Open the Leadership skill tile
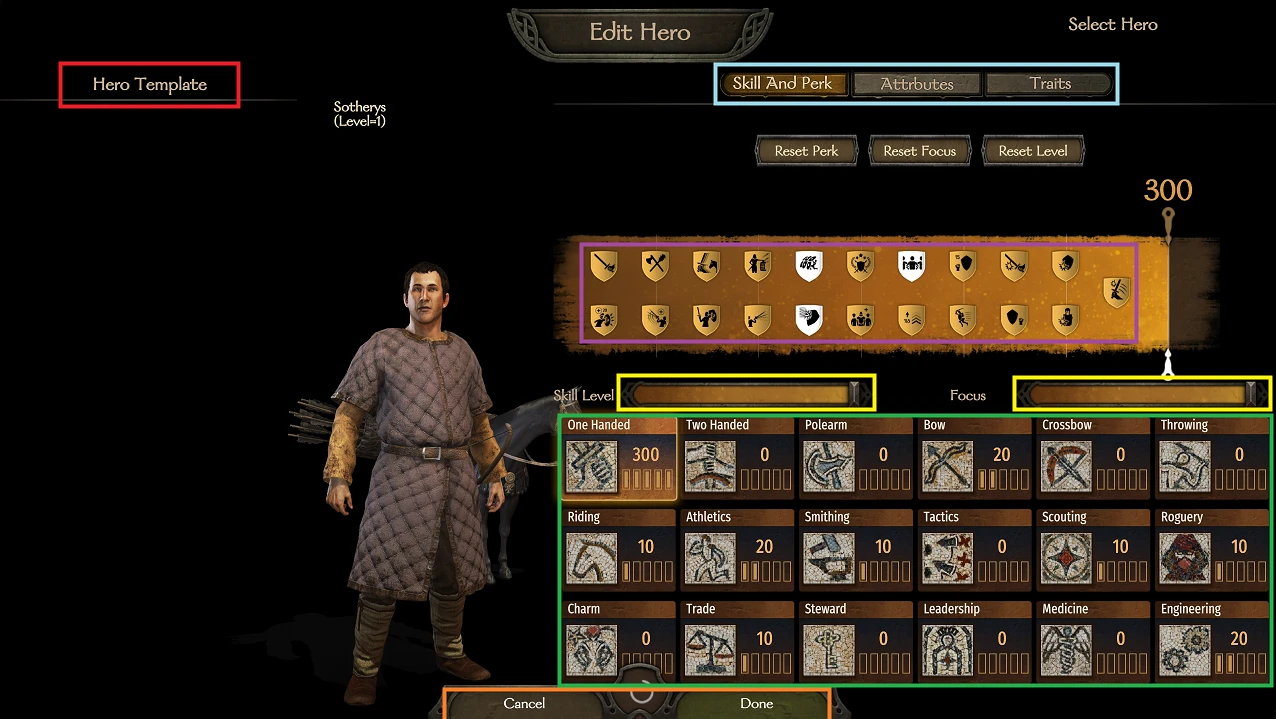 coord(973,642)
